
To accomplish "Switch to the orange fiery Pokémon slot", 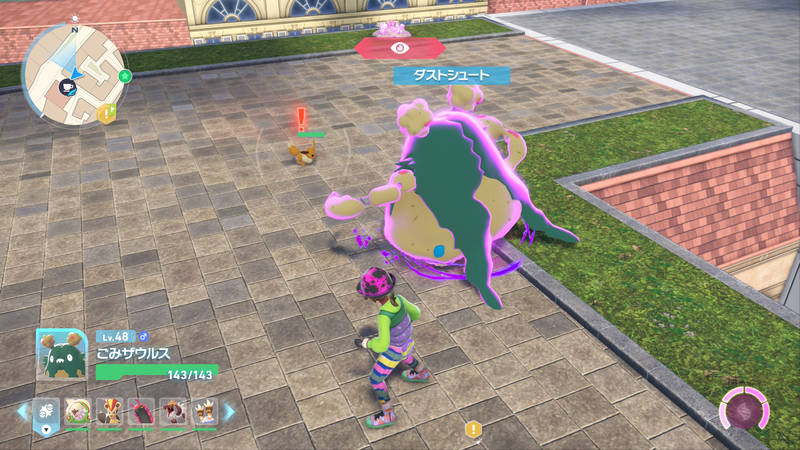I will (x=110, y=410).
